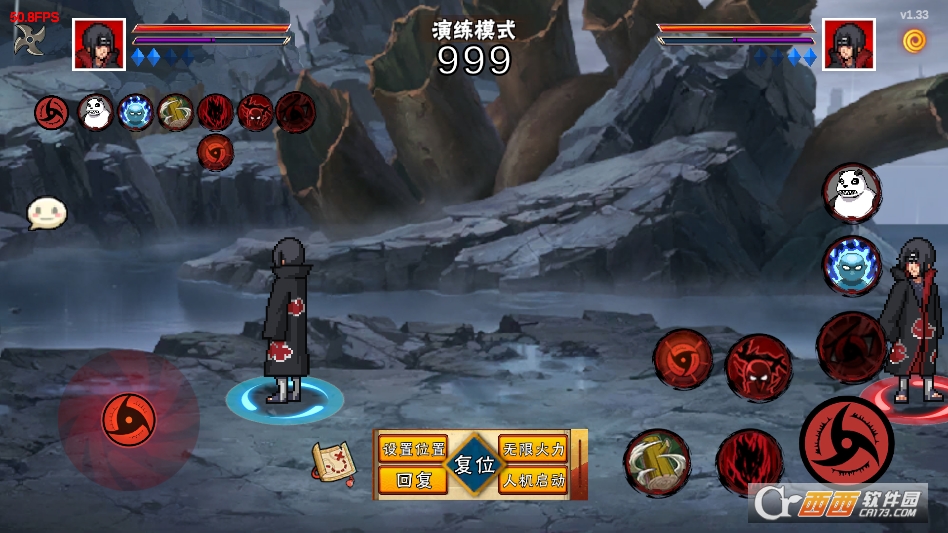Tap the 设置位置 set position button
Viewport: 948px width, 533px height.
click(413, 449)
